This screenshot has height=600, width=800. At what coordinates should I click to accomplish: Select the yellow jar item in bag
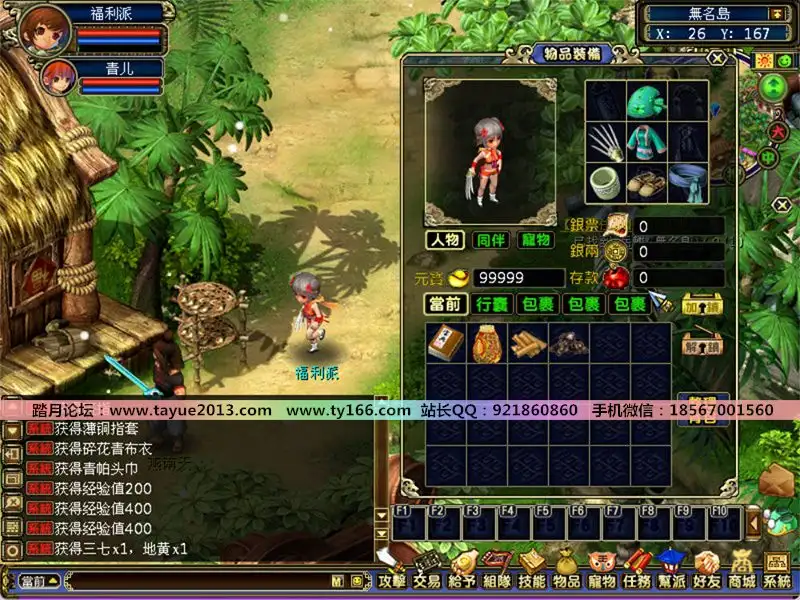tap(486, 342)
